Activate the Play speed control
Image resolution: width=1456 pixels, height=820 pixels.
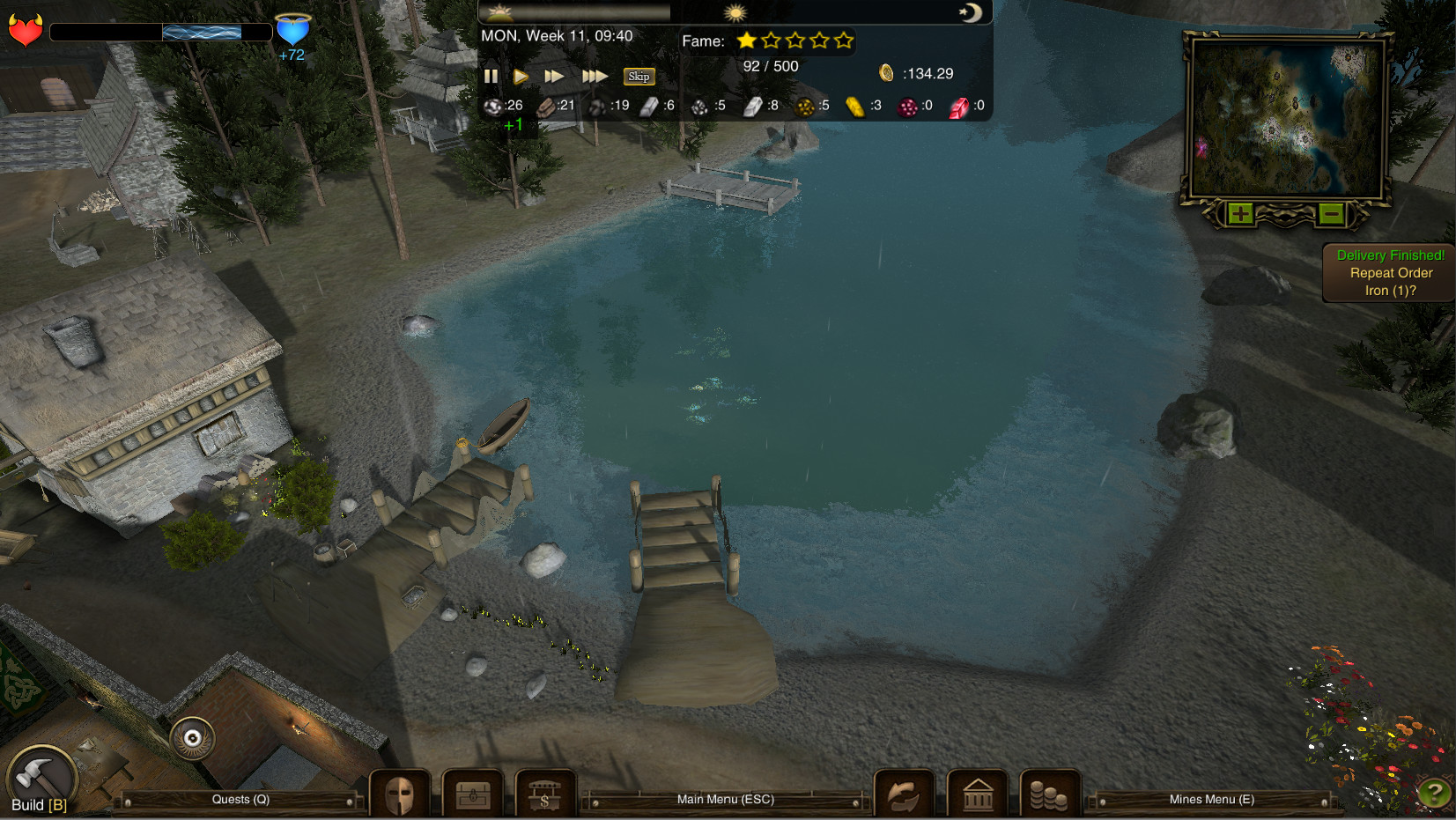click(521, 76)
